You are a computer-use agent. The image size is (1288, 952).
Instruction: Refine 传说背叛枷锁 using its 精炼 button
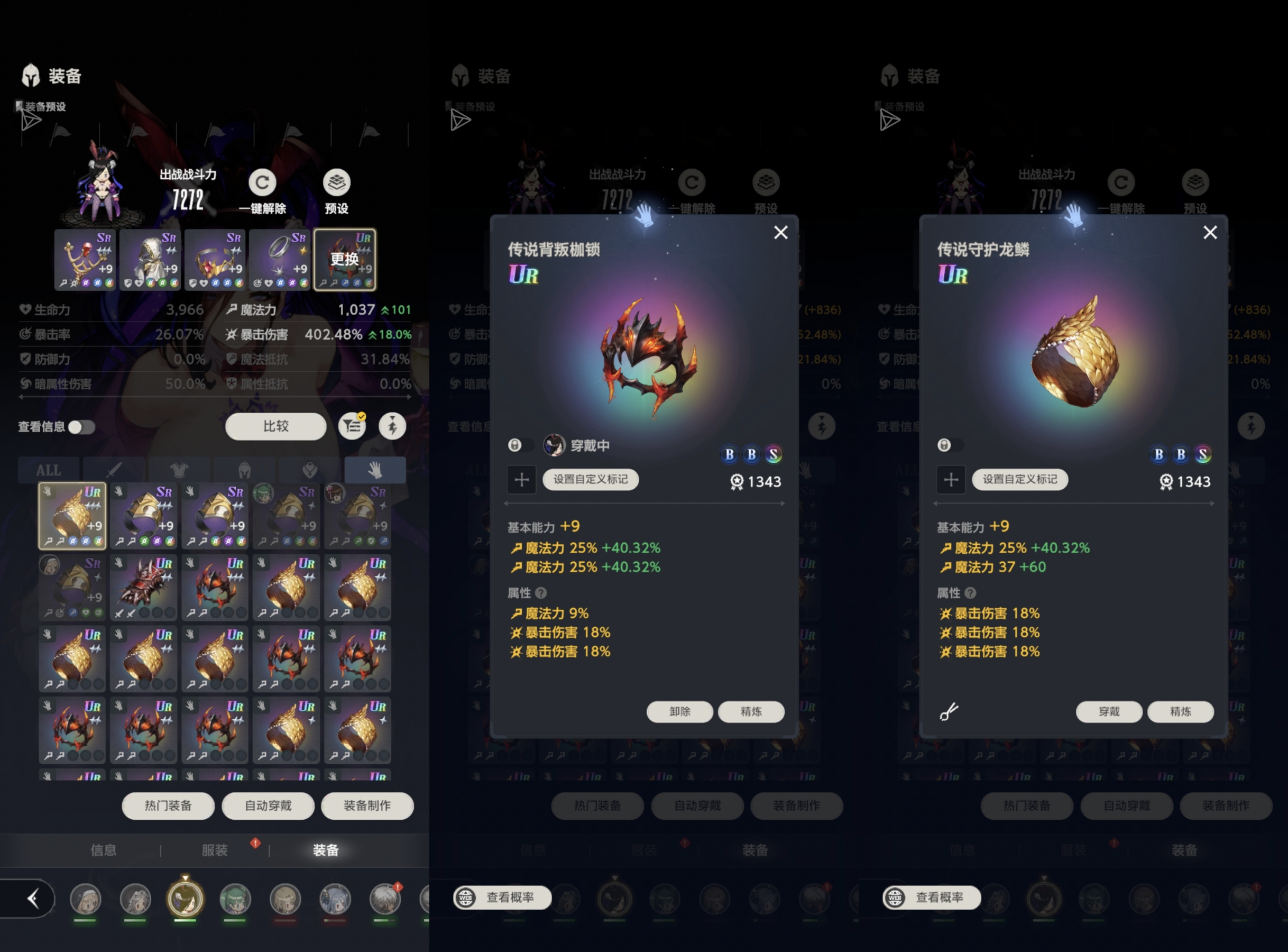[751, 712]
